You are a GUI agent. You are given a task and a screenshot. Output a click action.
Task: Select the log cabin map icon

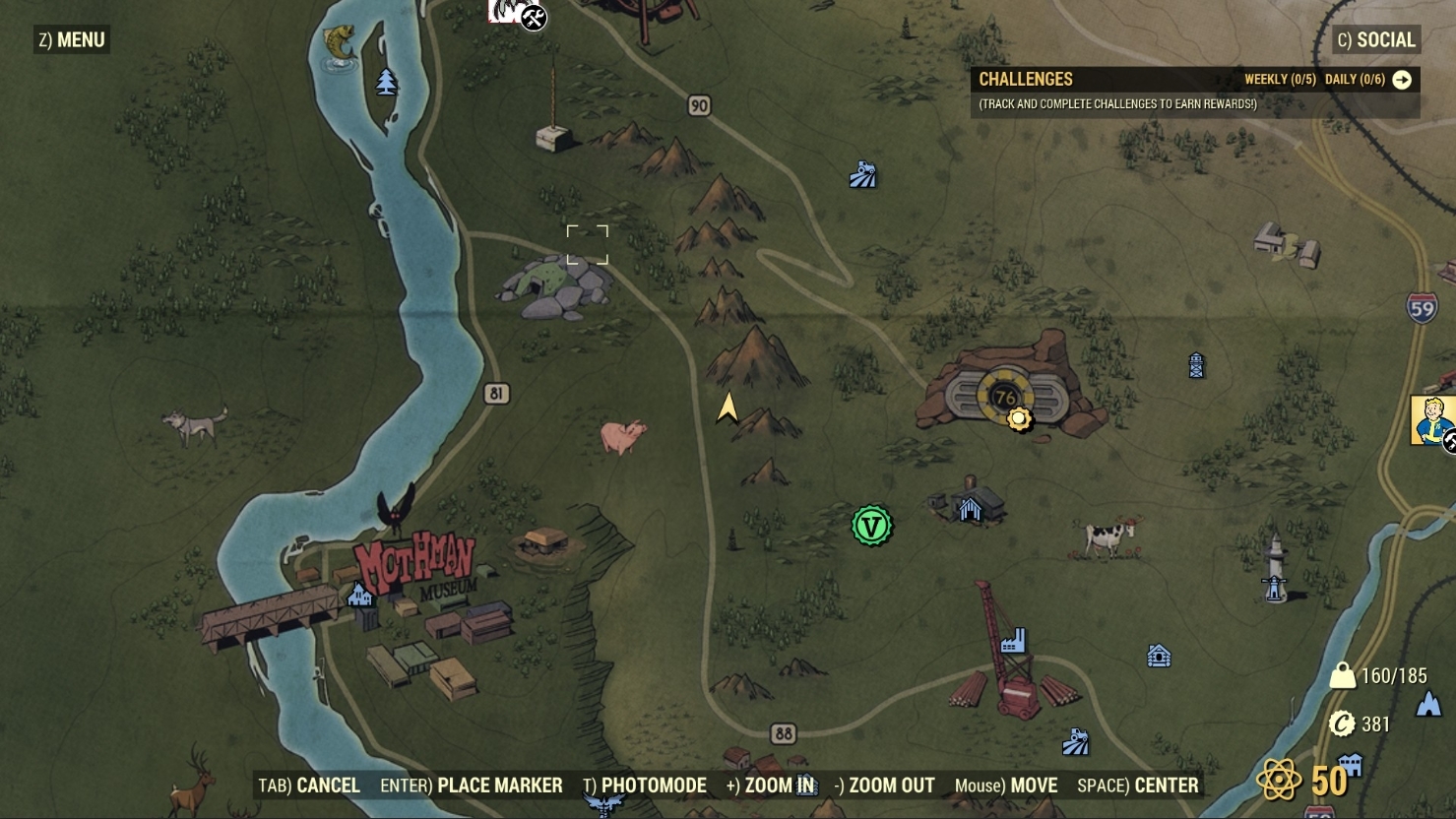pyautogui.click(x=1158, y=654)
